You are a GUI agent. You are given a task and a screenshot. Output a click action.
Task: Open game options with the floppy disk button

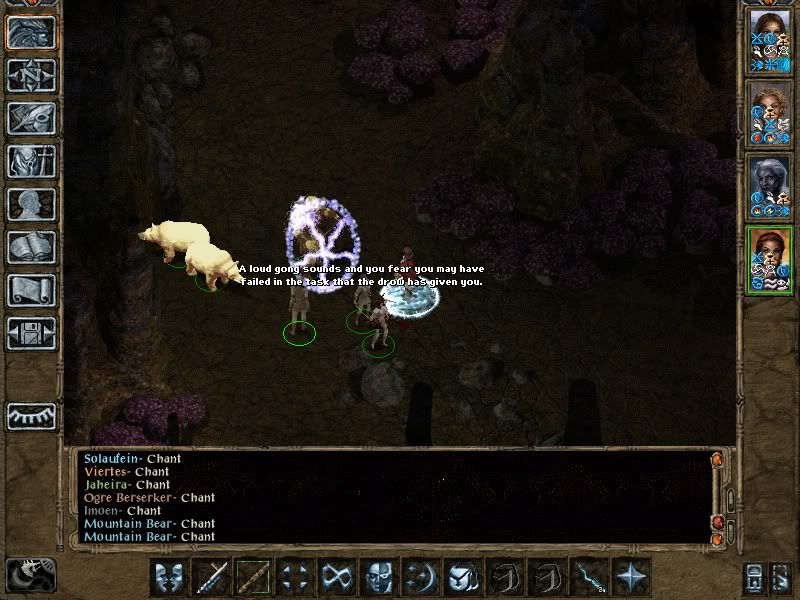pos(31,333)
